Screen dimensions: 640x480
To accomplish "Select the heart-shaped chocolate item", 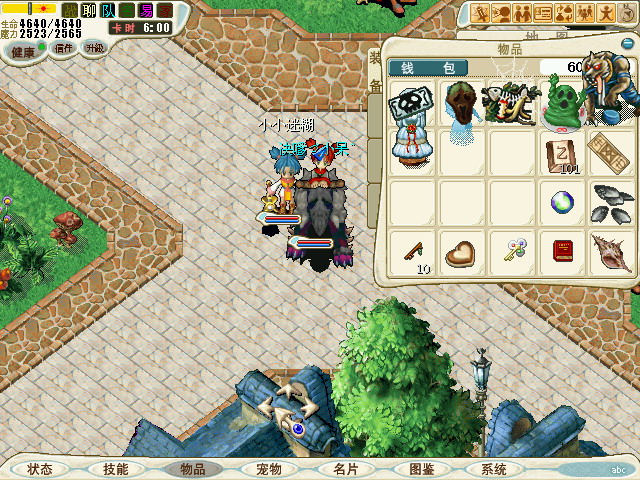I will 461,251.
